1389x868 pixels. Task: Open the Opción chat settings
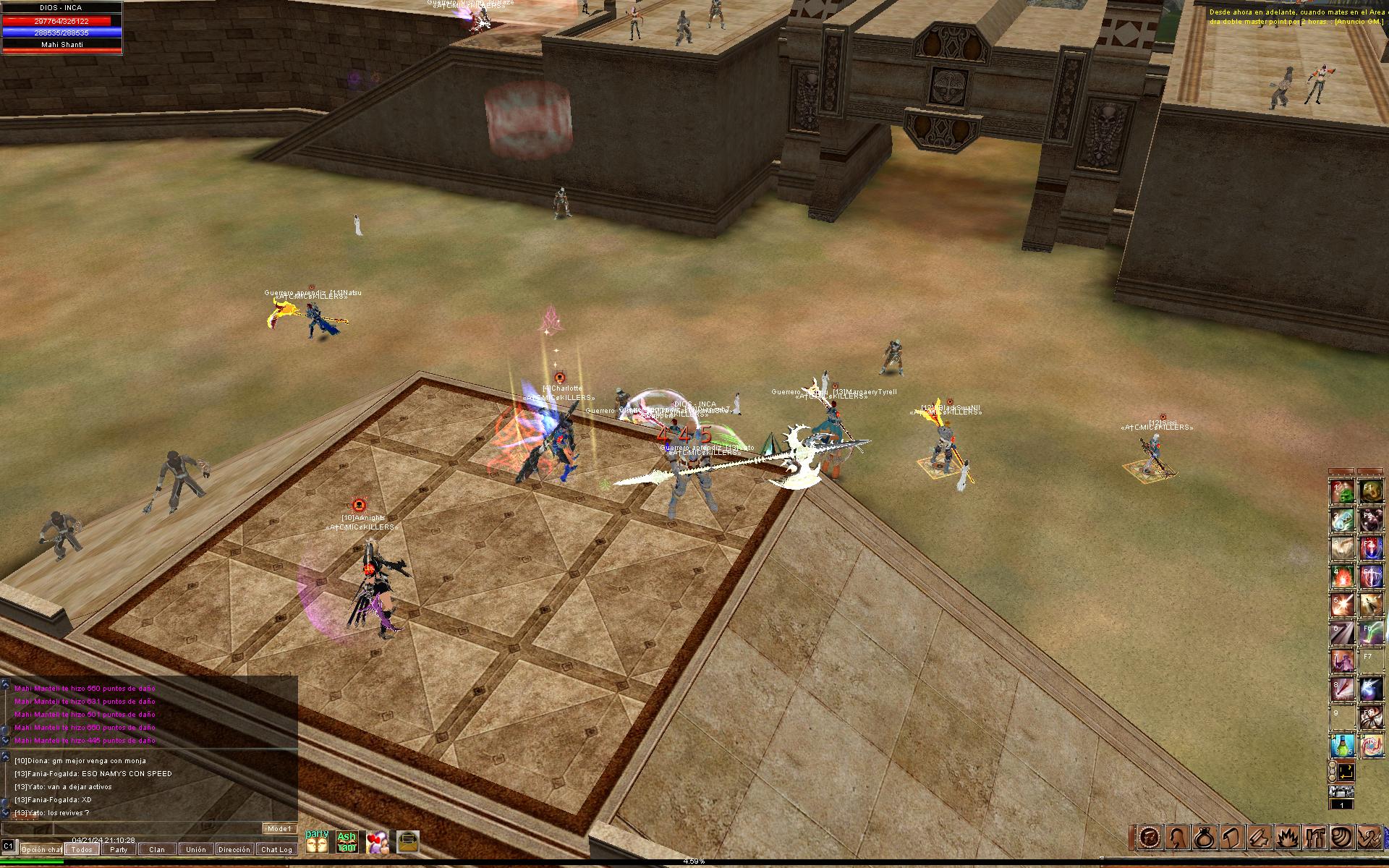pyautogui.click(x=41, y=850)
